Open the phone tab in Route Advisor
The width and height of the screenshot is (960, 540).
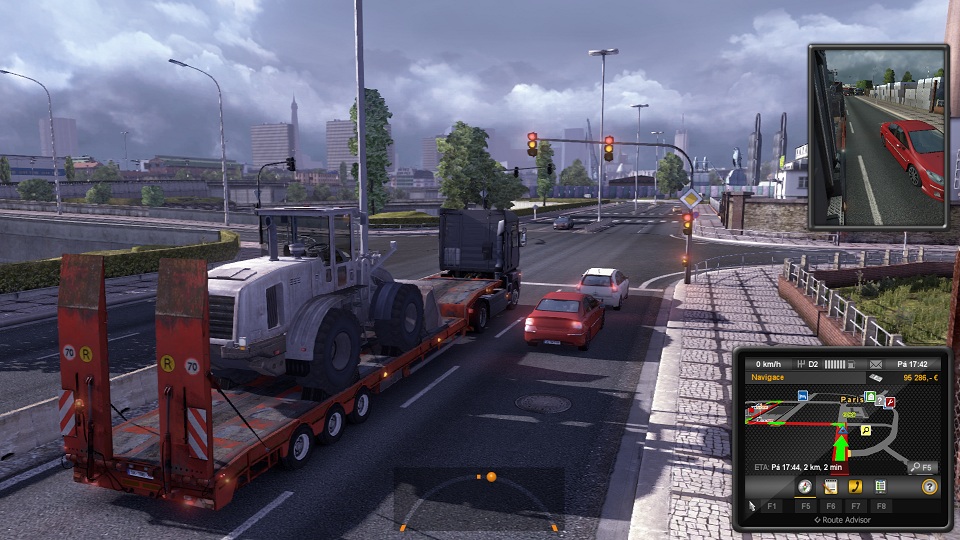[x=855, y=487]
